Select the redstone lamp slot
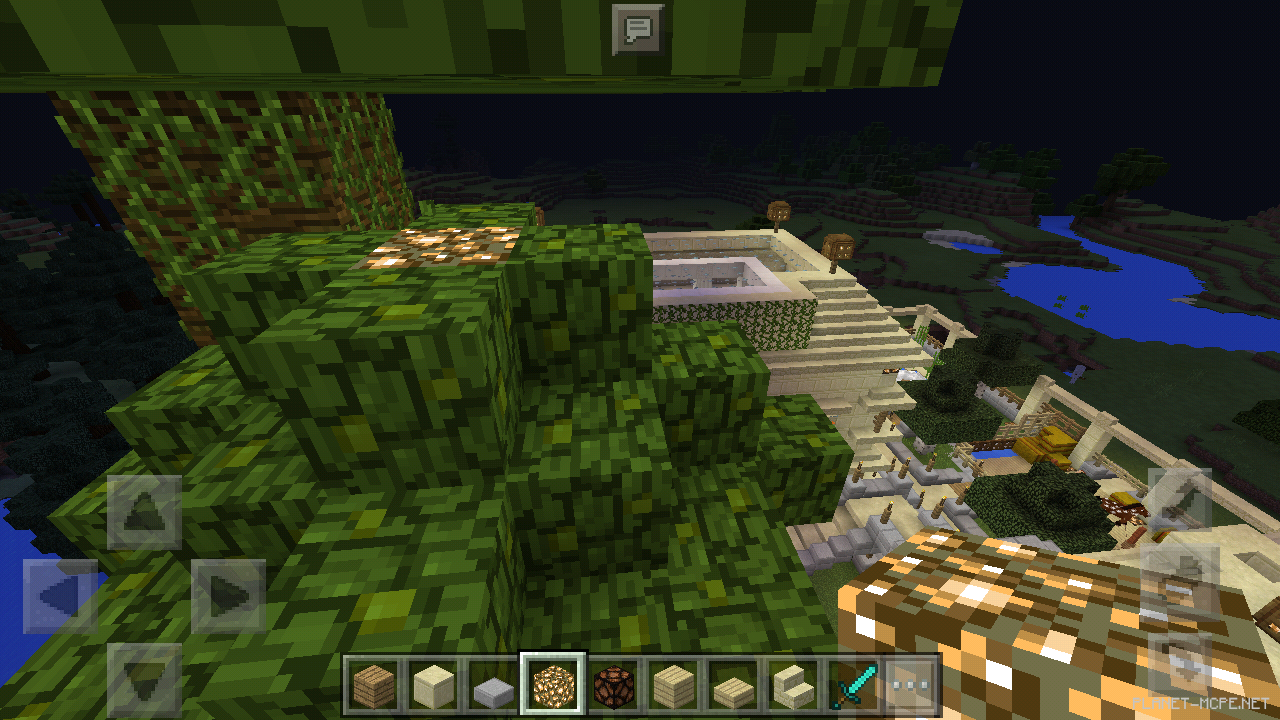The image size is (1280, 720). click(611, 685)
